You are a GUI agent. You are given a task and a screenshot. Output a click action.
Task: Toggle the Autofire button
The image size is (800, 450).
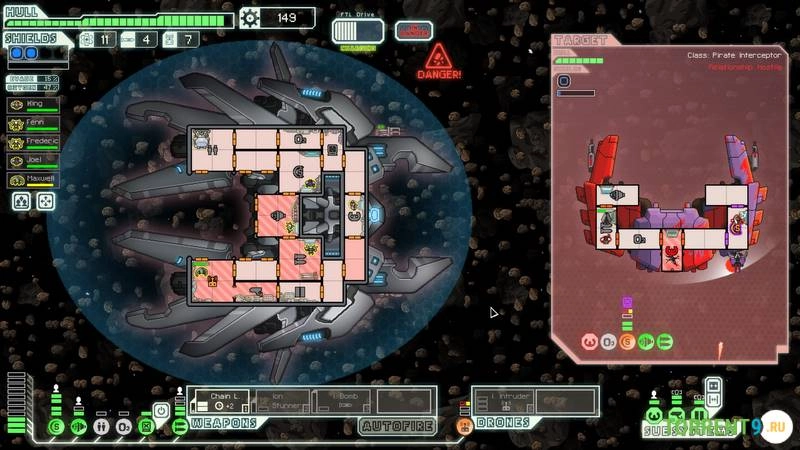[397, 425]
